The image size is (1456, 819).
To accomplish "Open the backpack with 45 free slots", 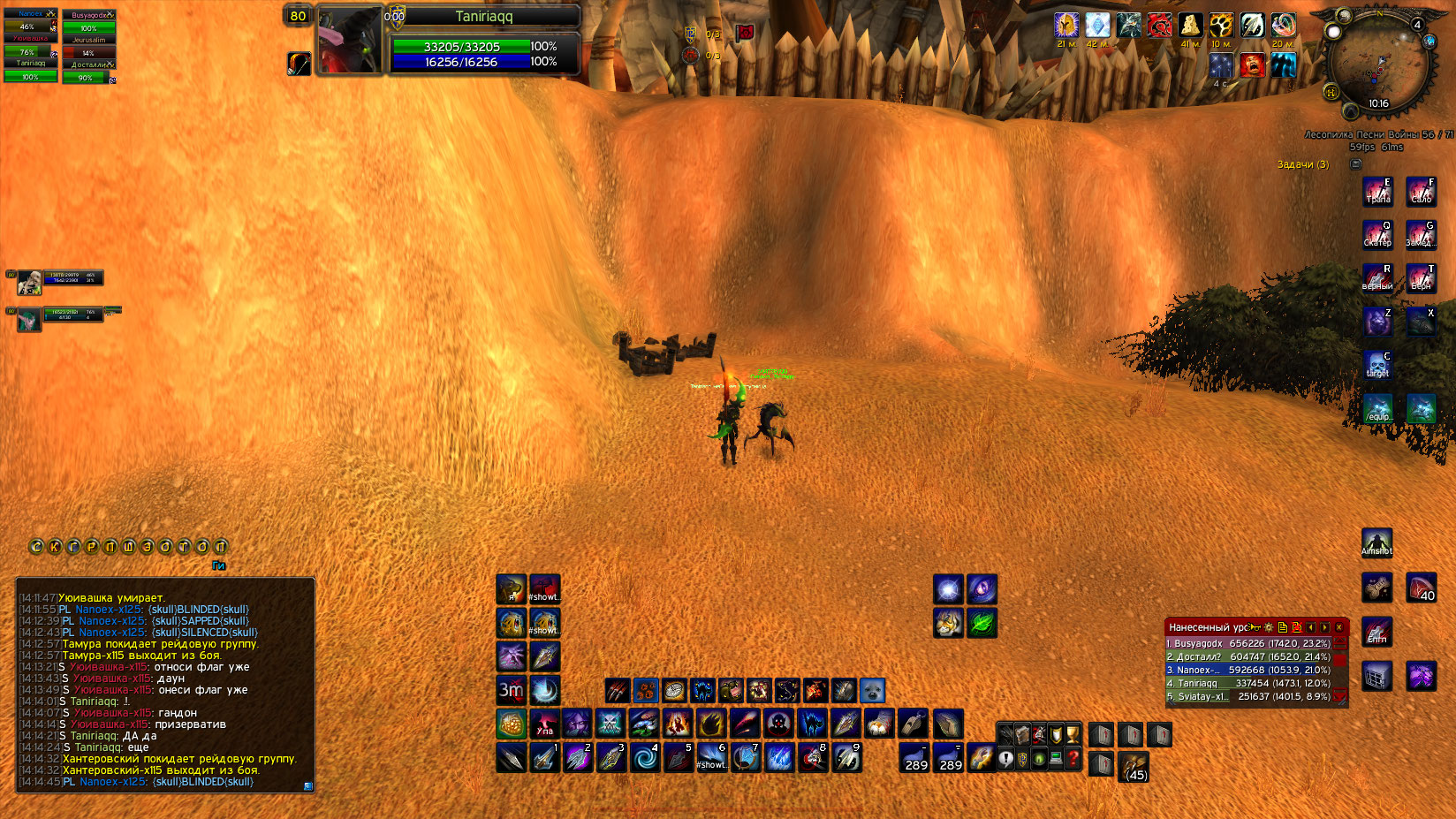I will click(1134, 766).
